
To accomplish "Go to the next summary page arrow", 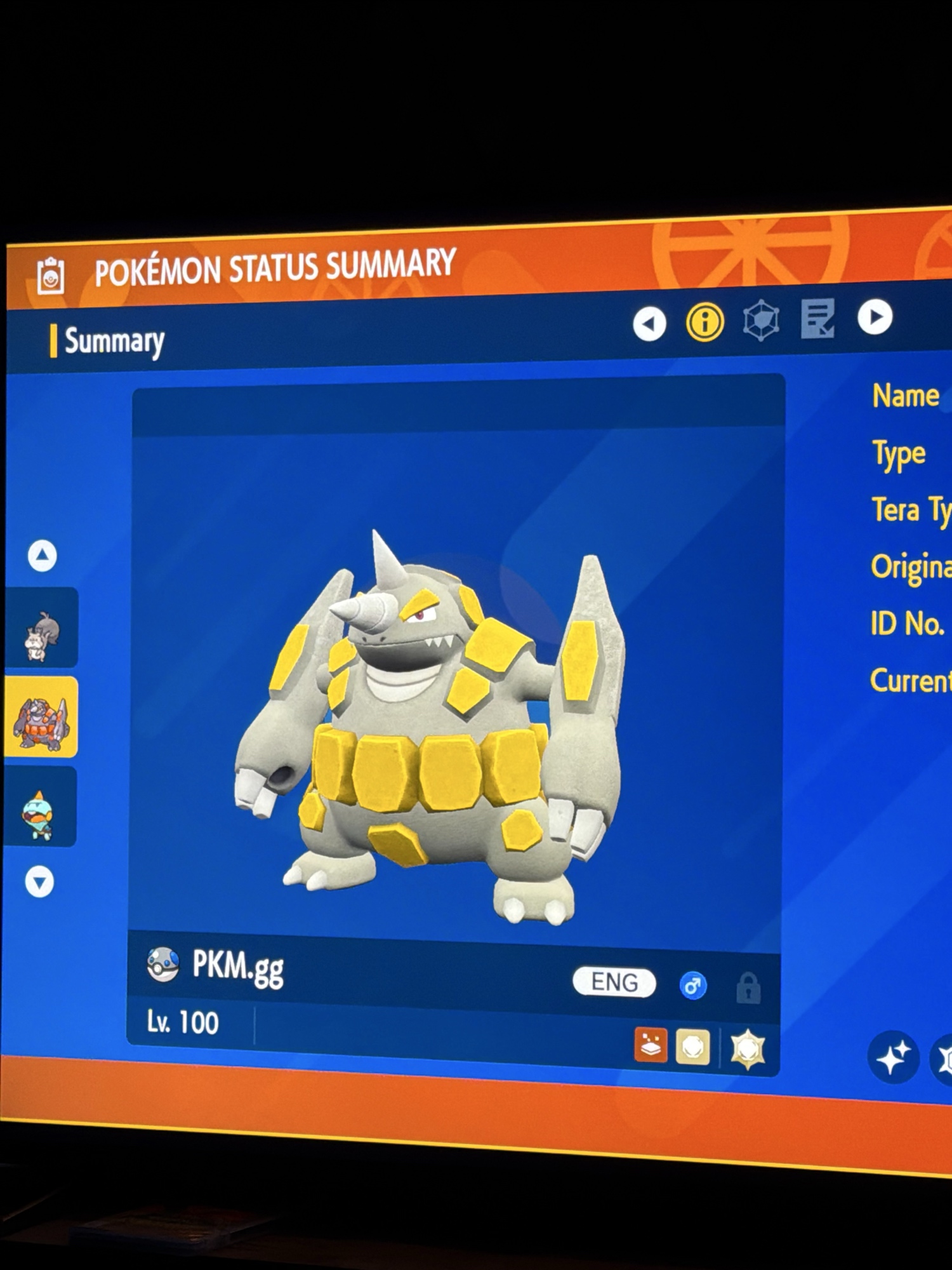I will 875,317.
